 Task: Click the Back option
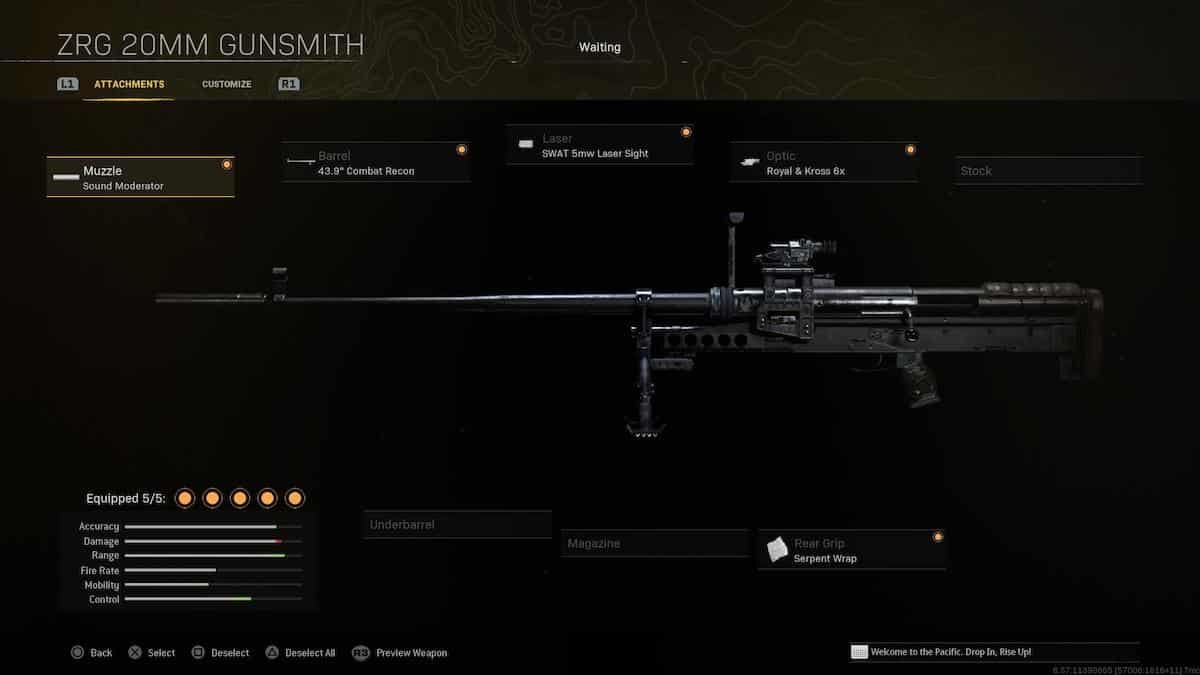[x=91, y=653]
